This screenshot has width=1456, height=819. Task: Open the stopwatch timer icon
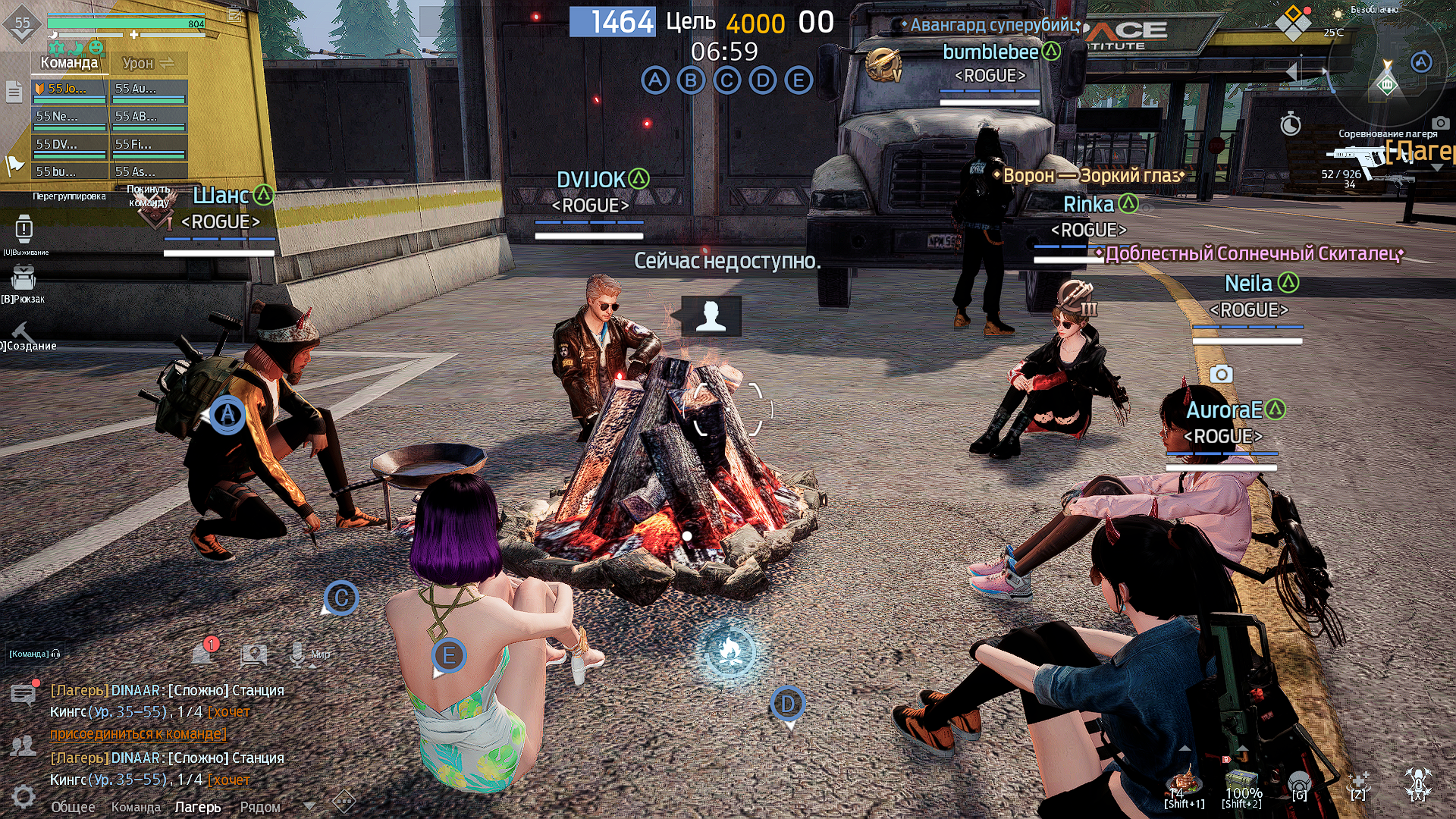[1291, 124]
